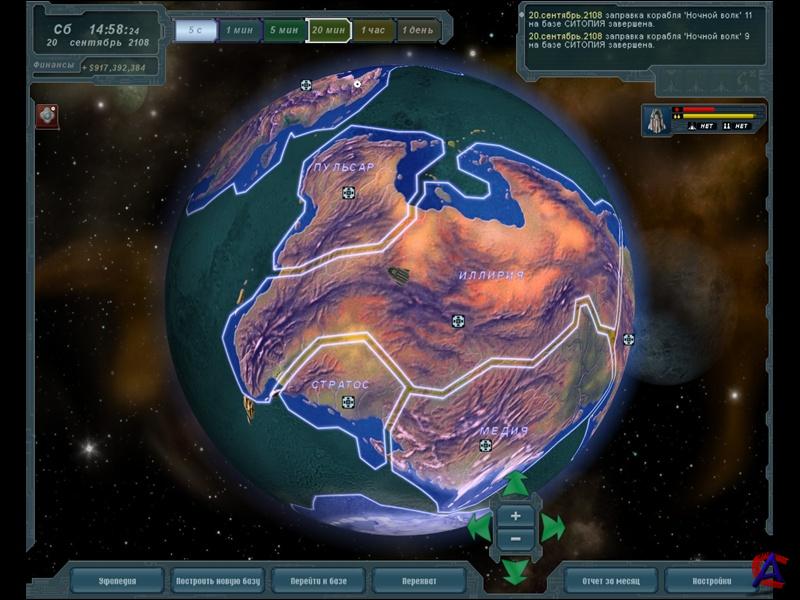Click the red globe icon on left edge
The image size is (800, 600).
point(47,115)
